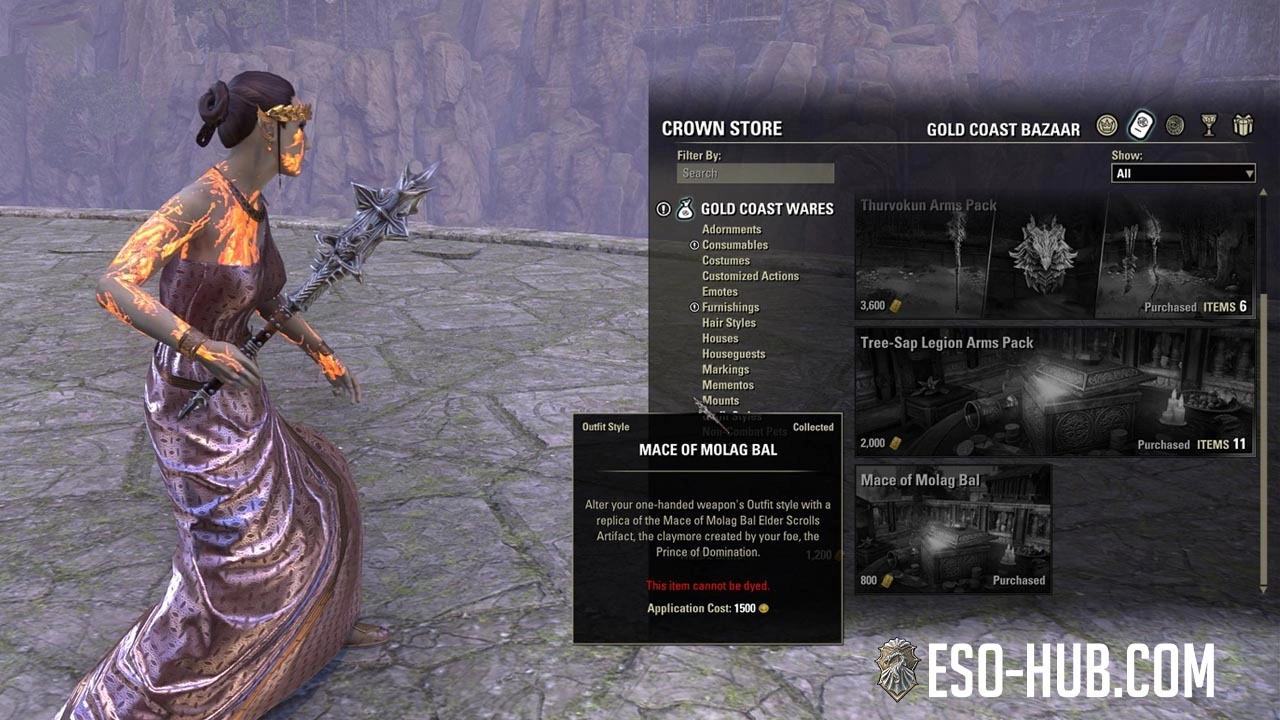Open the goblet trophy tab
This screenshot has width=1280, height=720.
[x=1209, y=126]
